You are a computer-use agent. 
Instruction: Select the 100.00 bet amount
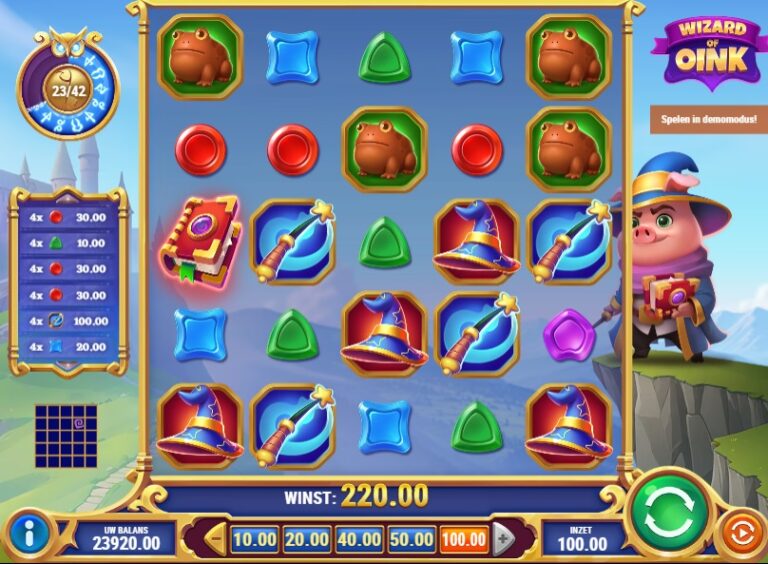463,540
